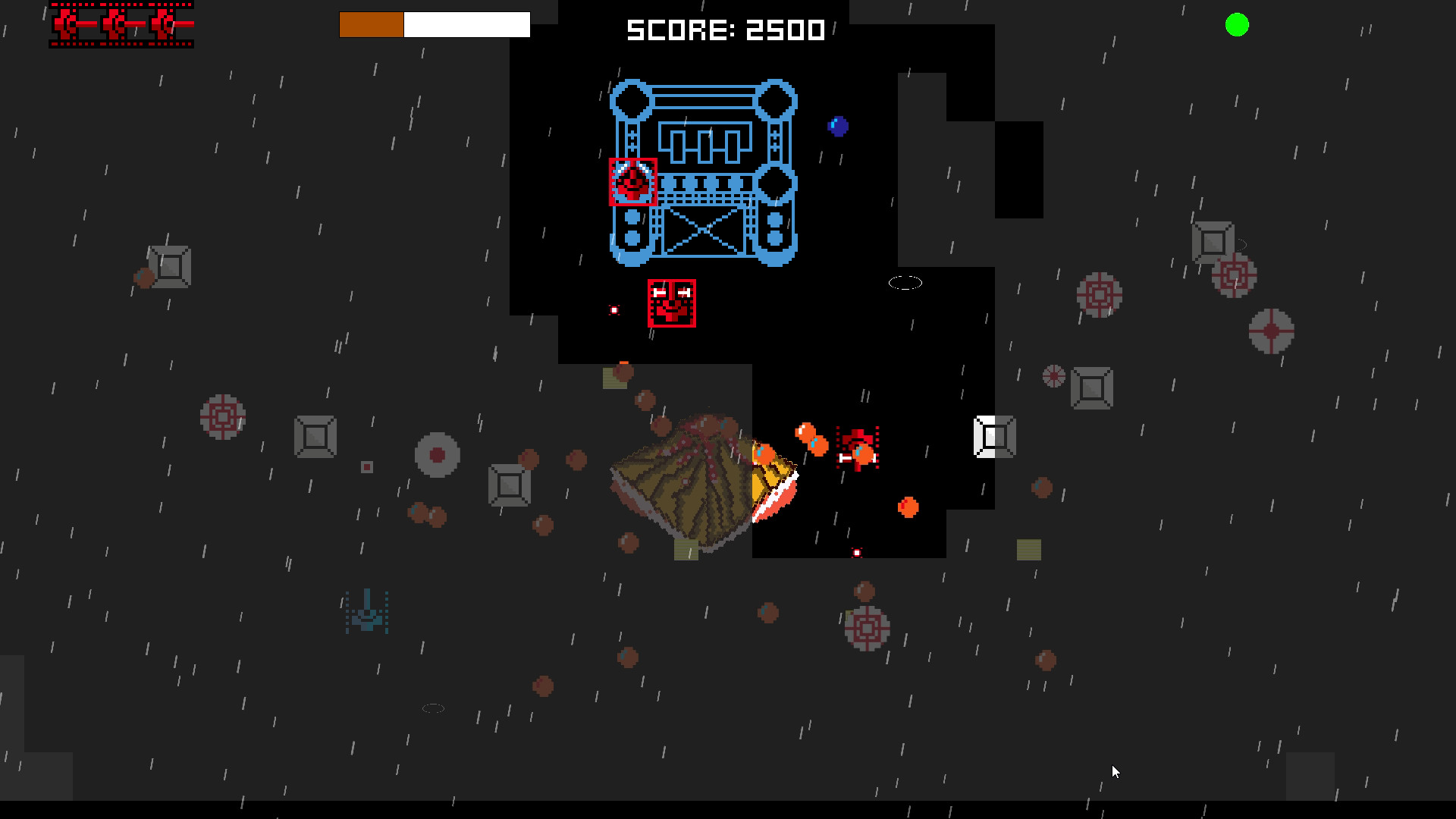Image resolution: width=1456 pixels, height=819 pixels.
Task: Click the SCORE: 2500 text display
Action: point(725,30)
